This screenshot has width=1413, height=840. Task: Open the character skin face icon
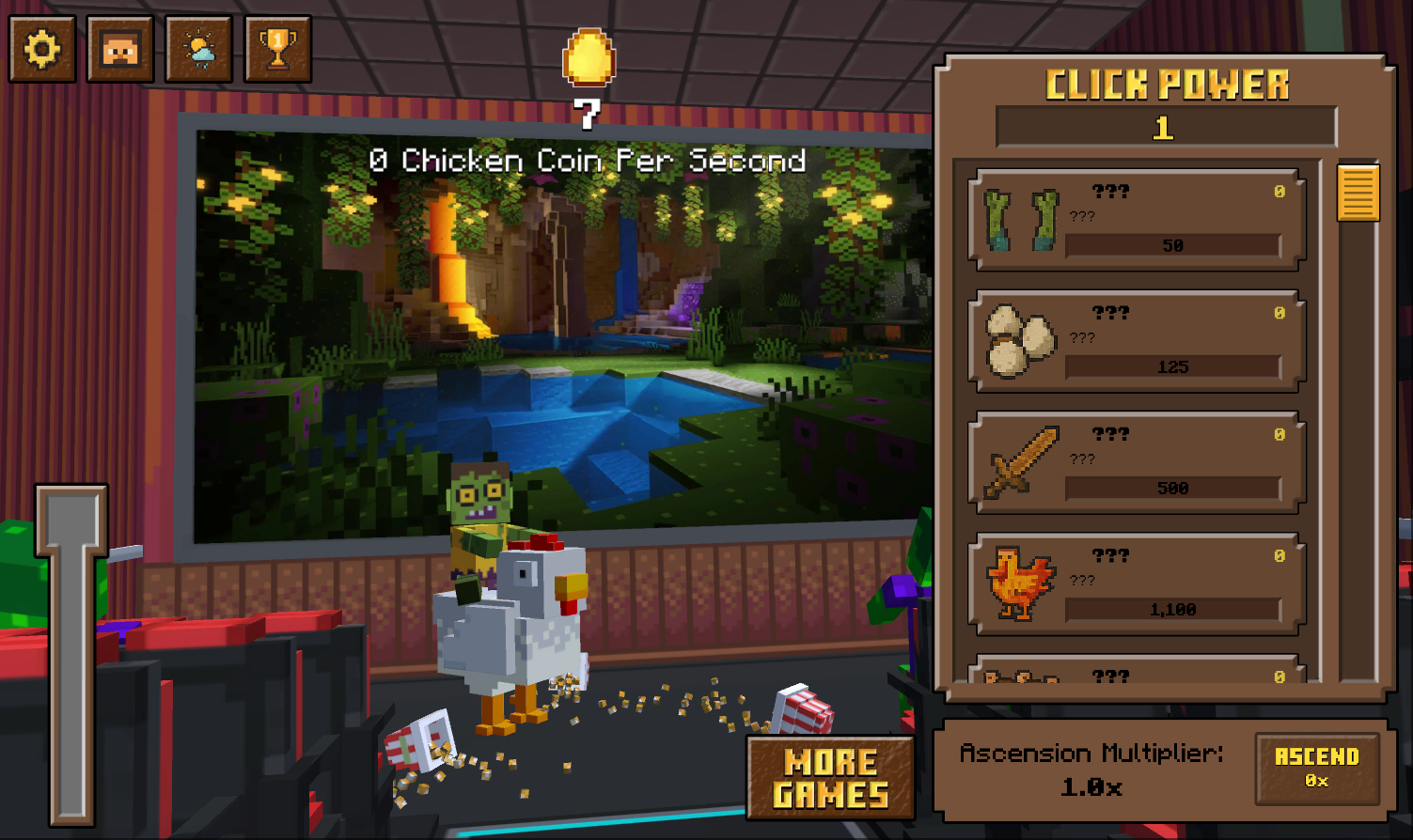pos(120,49)
